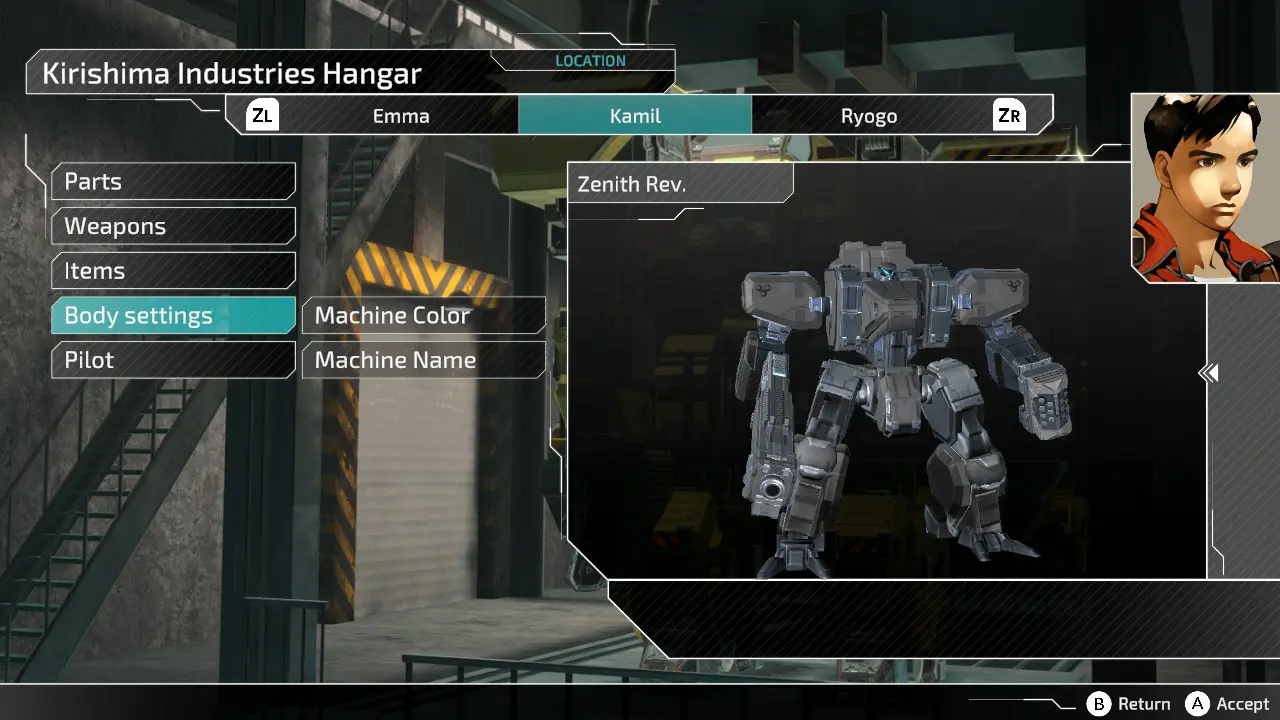Open the Parts menu

pos(173,182)
